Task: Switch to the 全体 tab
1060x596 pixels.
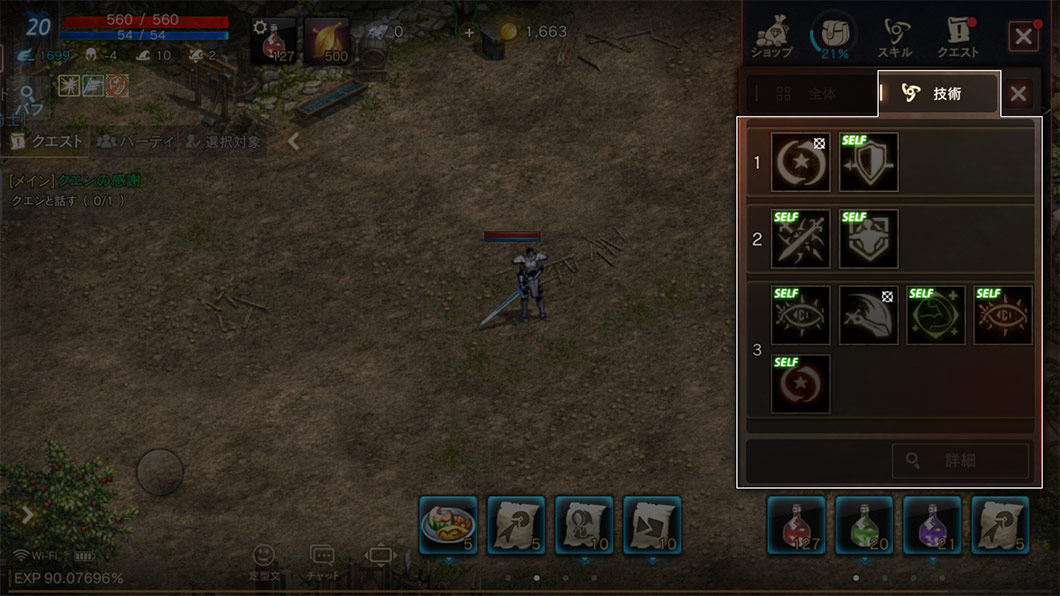Action: point(808,94)
